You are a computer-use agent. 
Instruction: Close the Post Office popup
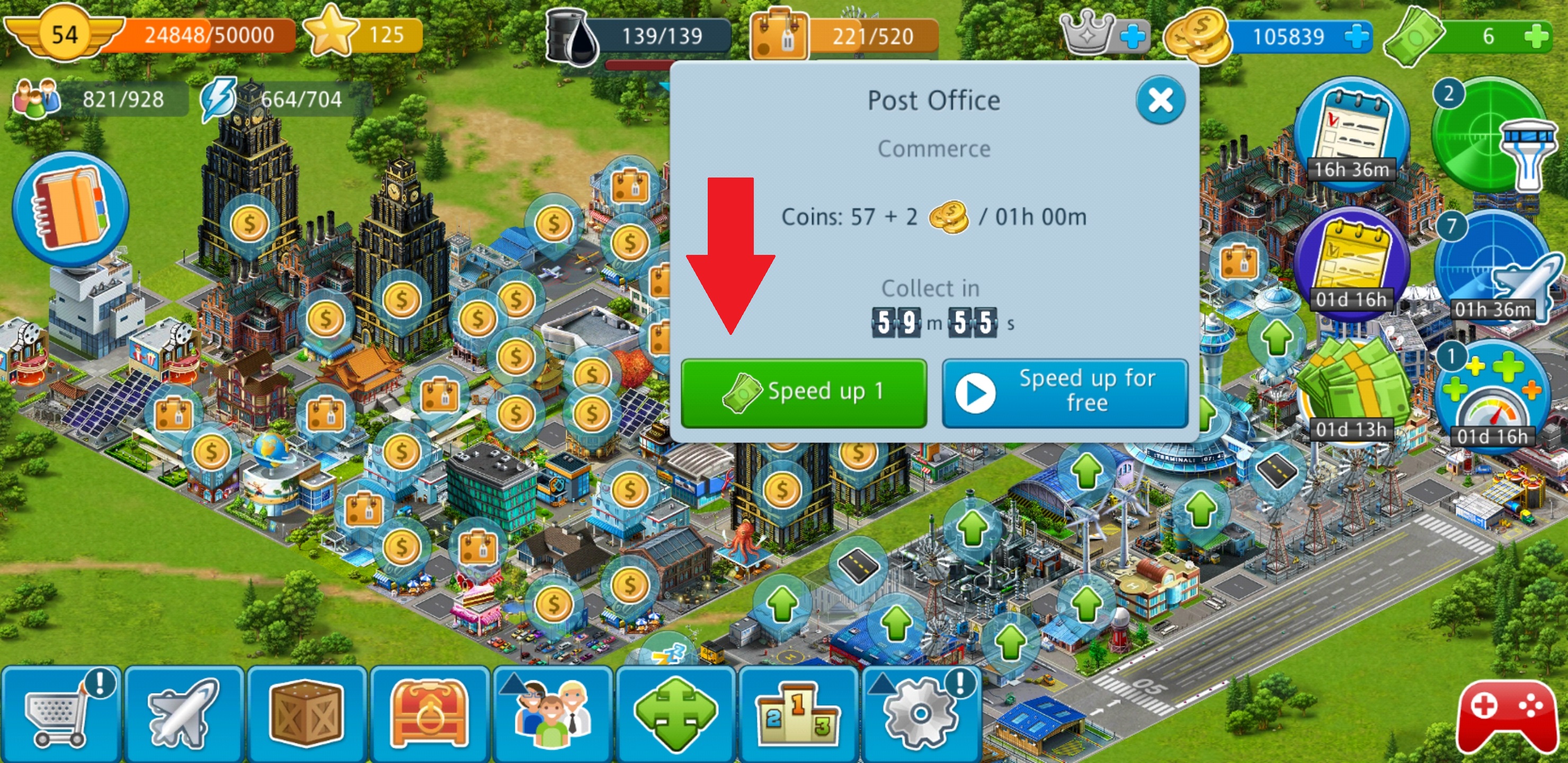[x=1160, y=101]
